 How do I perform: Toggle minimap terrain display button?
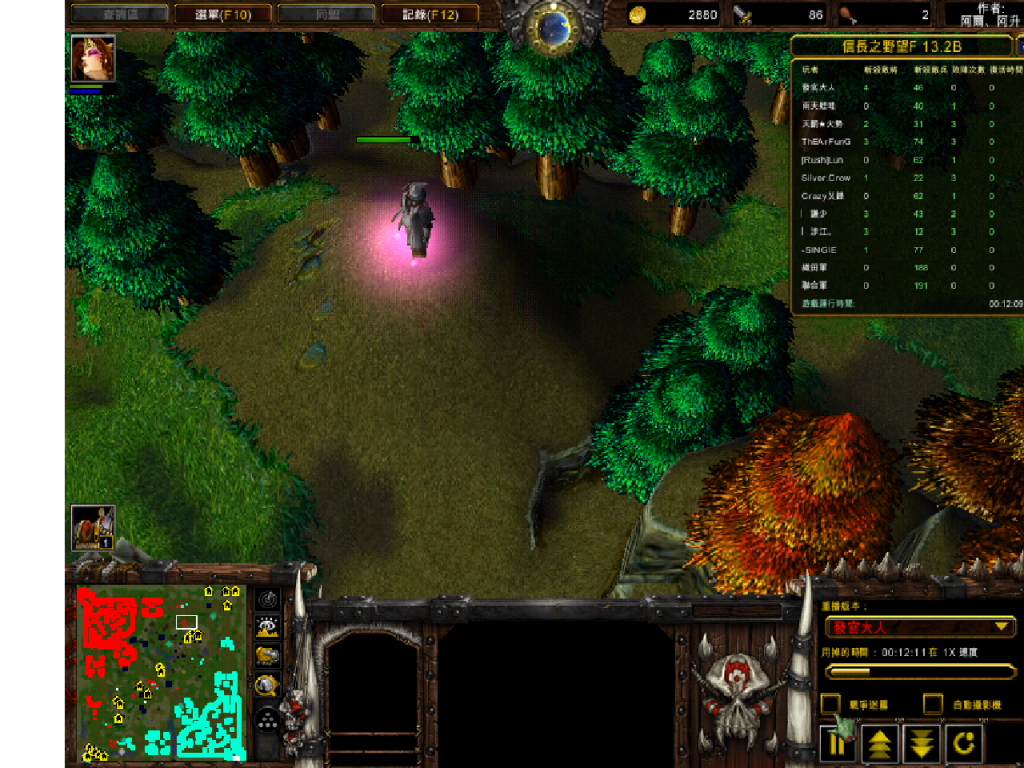point(267,627)
